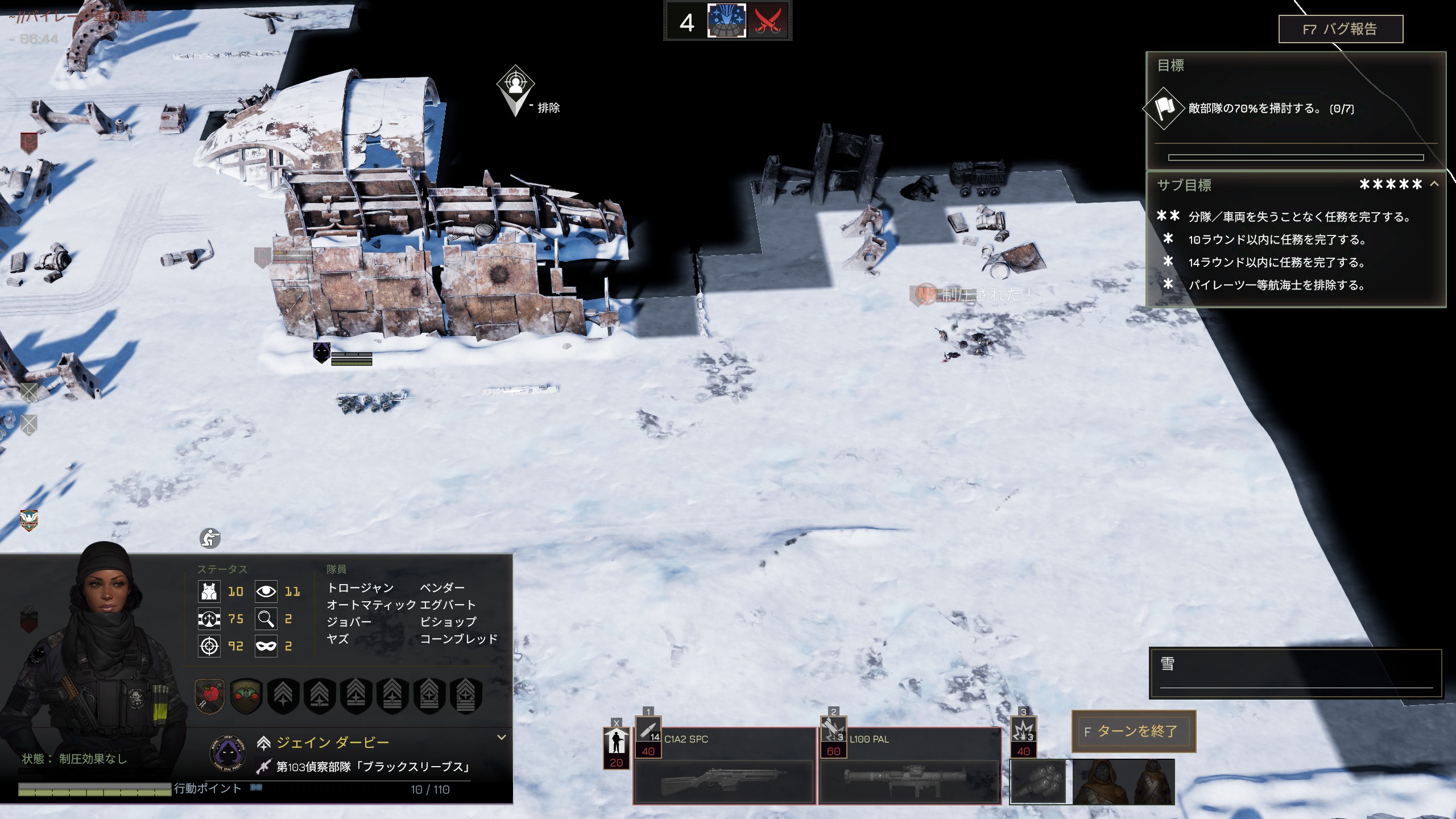Open the hooded pirate enemy portraits panel

(1123, 781)
